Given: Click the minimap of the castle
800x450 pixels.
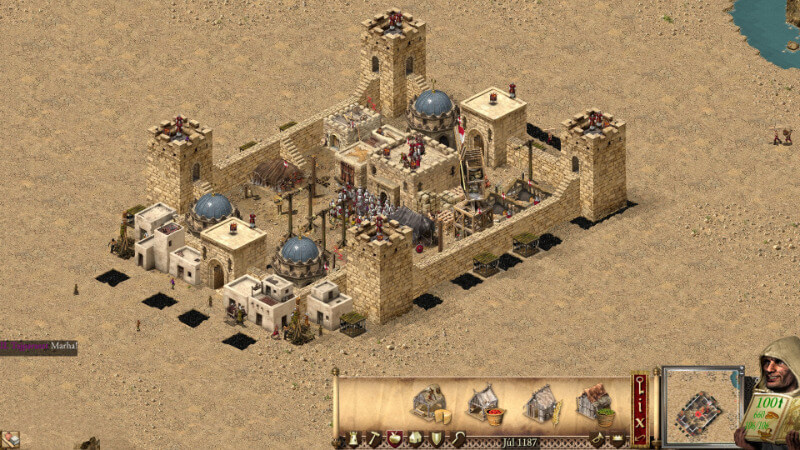Looking at the screenshot, I should tap(701, 405).
